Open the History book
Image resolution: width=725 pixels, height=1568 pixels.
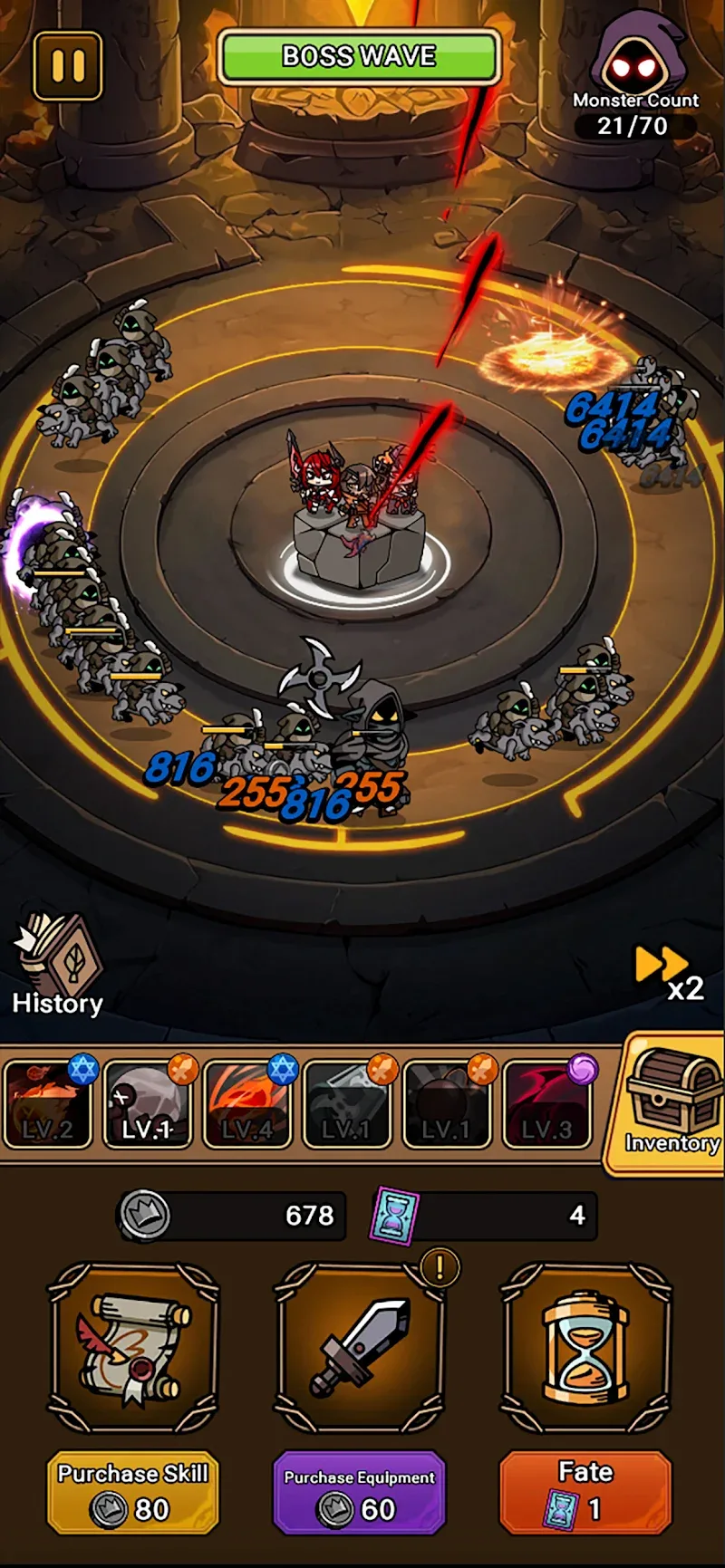[x=58, y=966]
